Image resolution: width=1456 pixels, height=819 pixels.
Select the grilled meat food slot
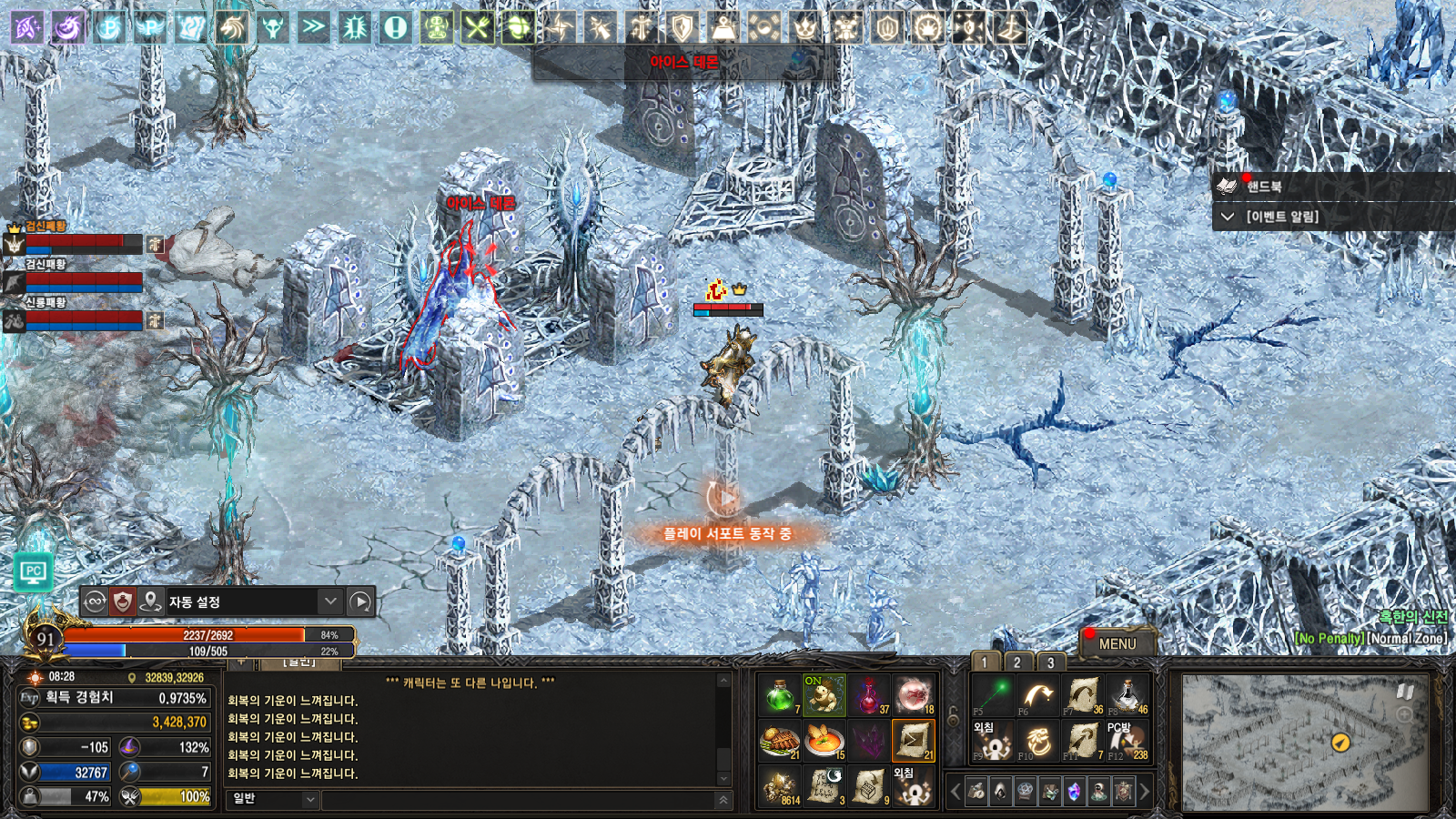coord(780,742)
